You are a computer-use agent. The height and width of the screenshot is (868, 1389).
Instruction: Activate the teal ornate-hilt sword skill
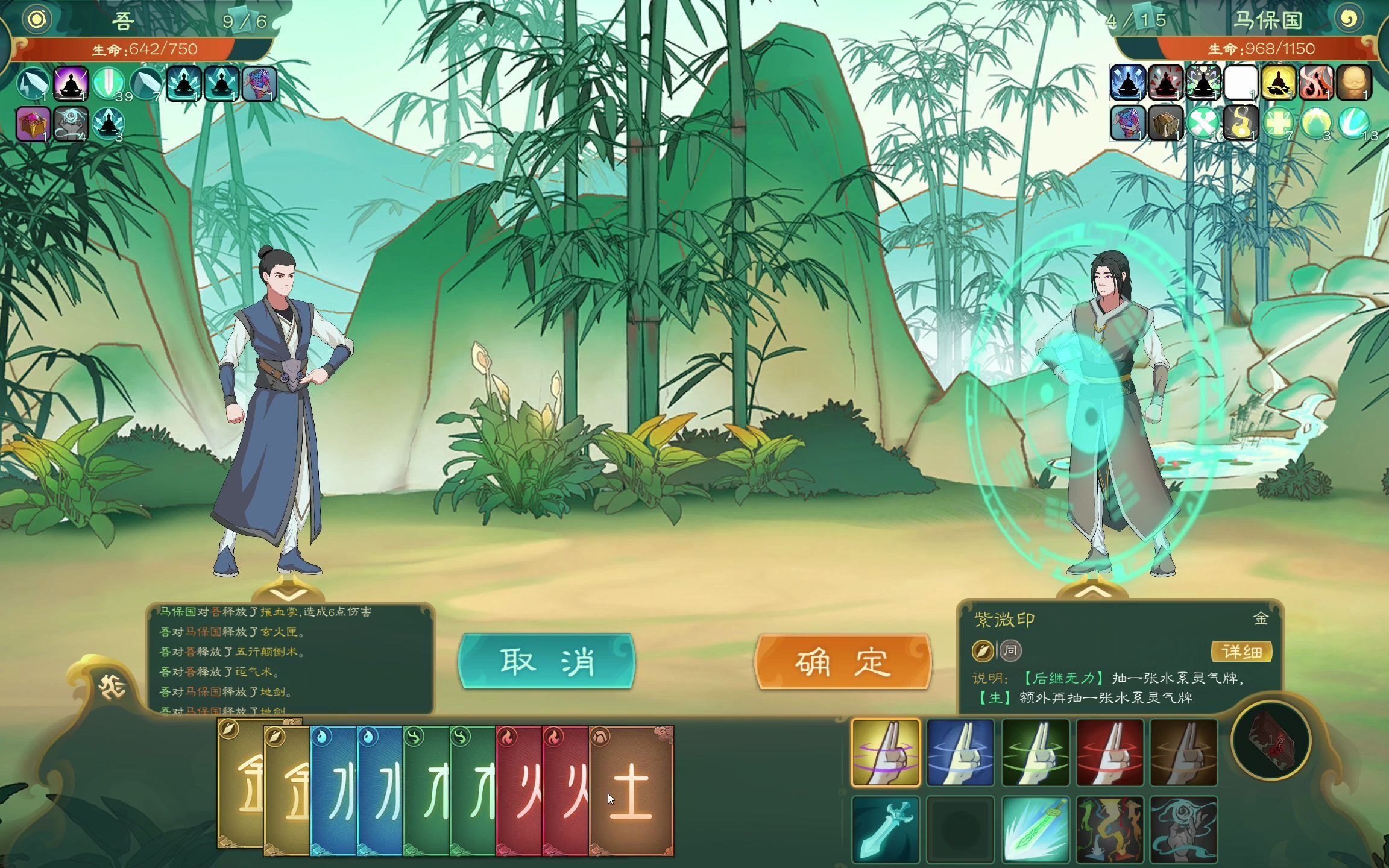pyautogui.click(x=886, y=829)
